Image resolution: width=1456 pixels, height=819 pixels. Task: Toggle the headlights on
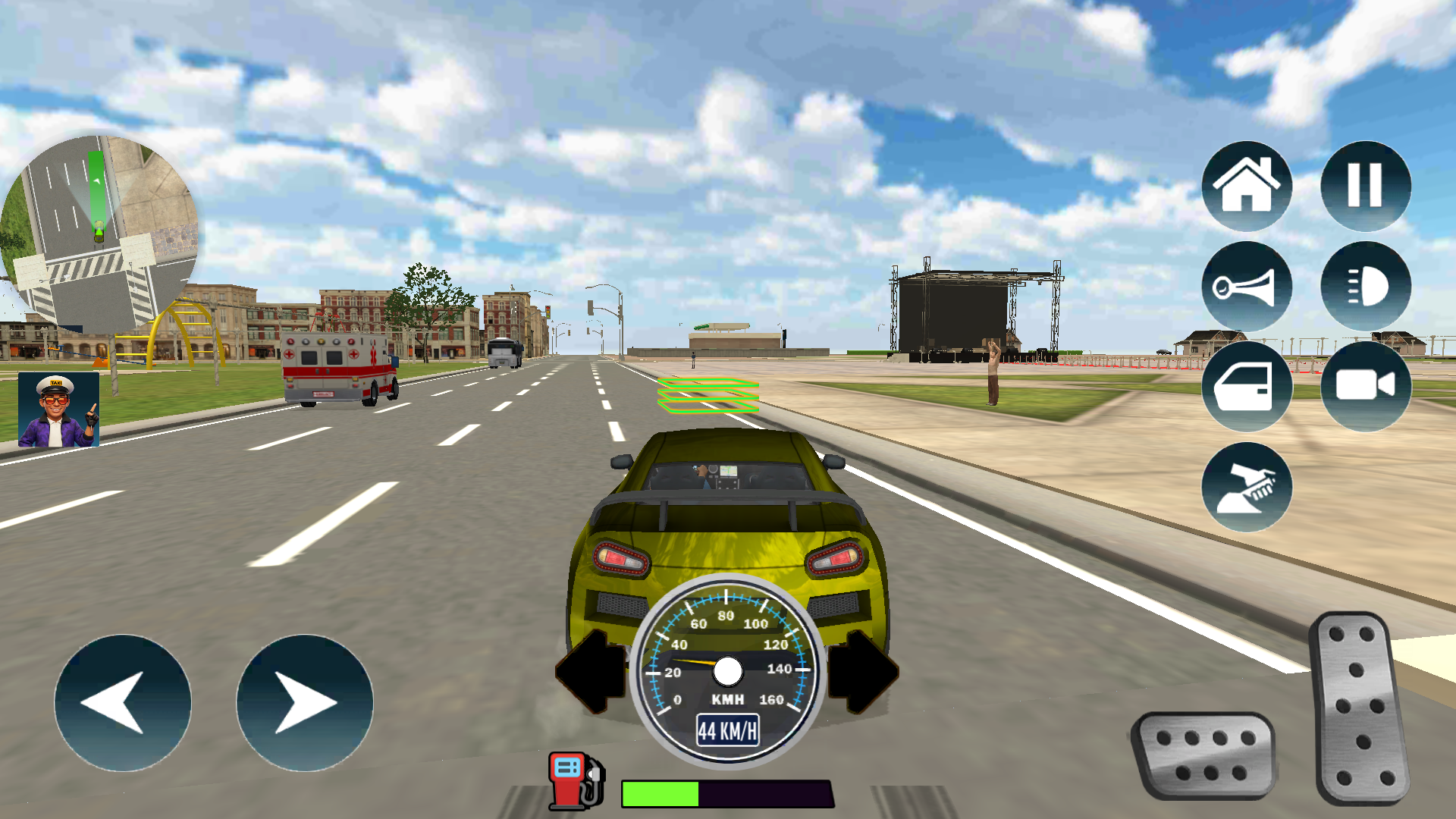(x=1365, y=286)
